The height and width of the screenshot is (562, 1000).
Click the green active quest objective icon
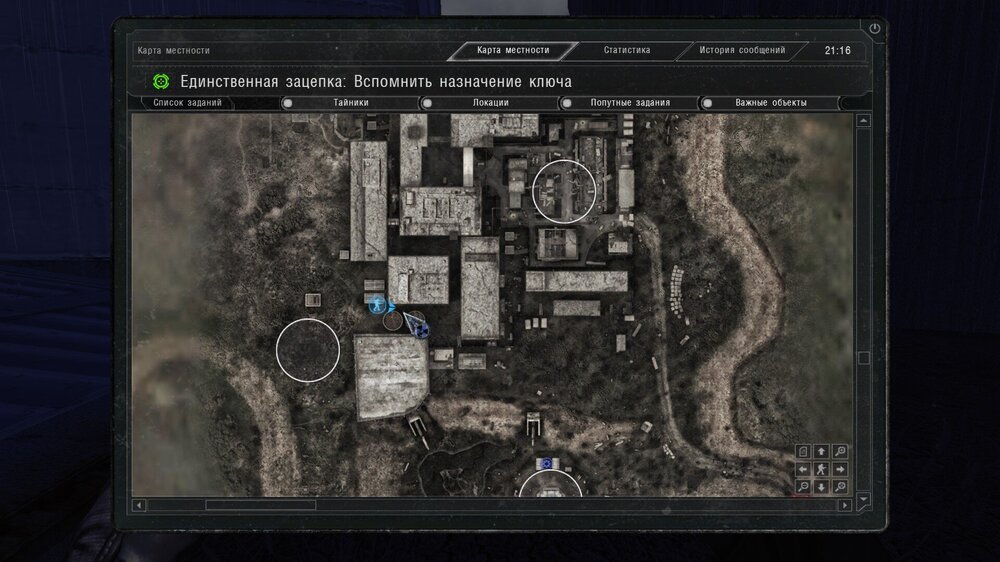pos(161,81)
